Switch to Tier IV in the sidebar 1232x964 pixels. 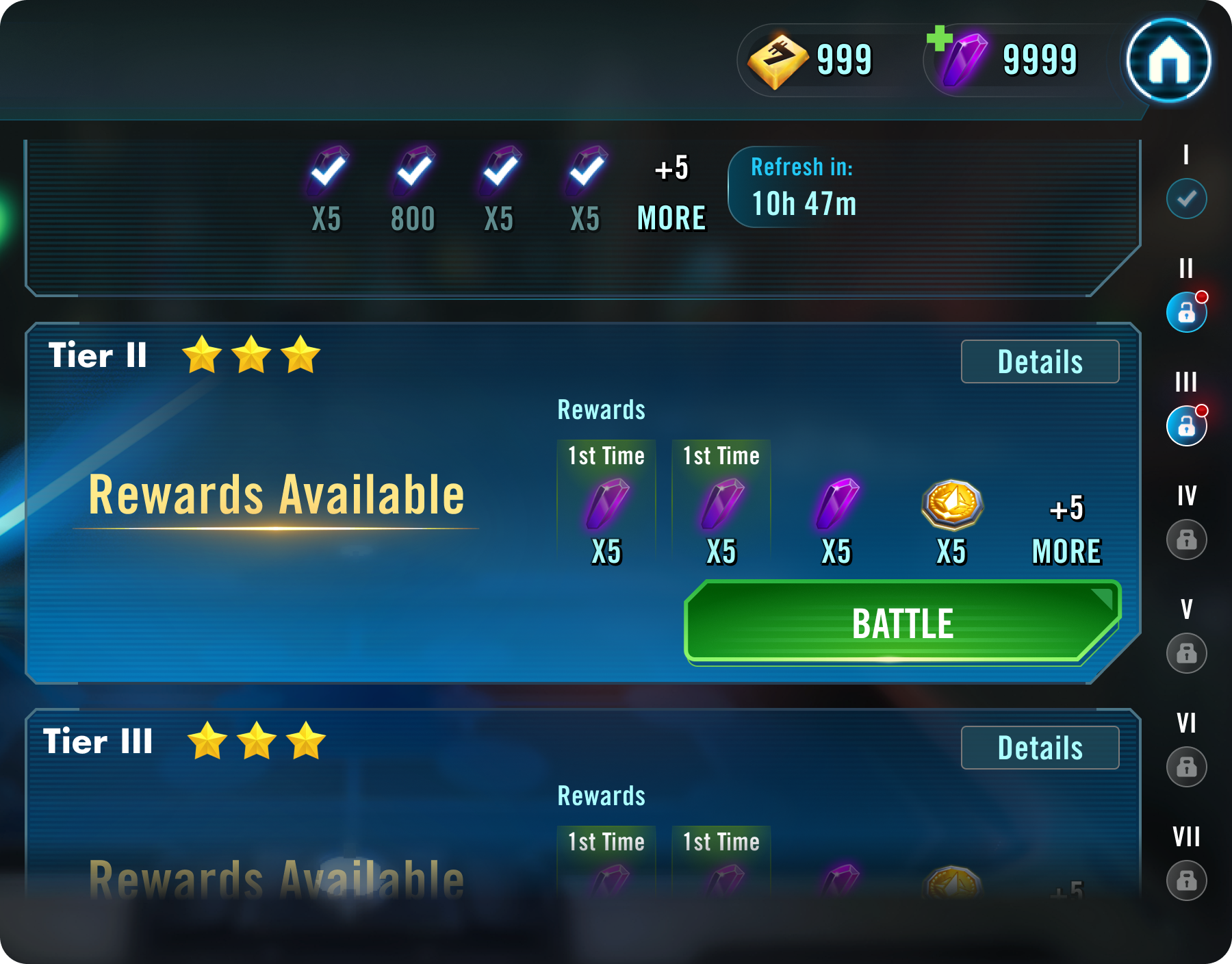[x=1188, y=538]
